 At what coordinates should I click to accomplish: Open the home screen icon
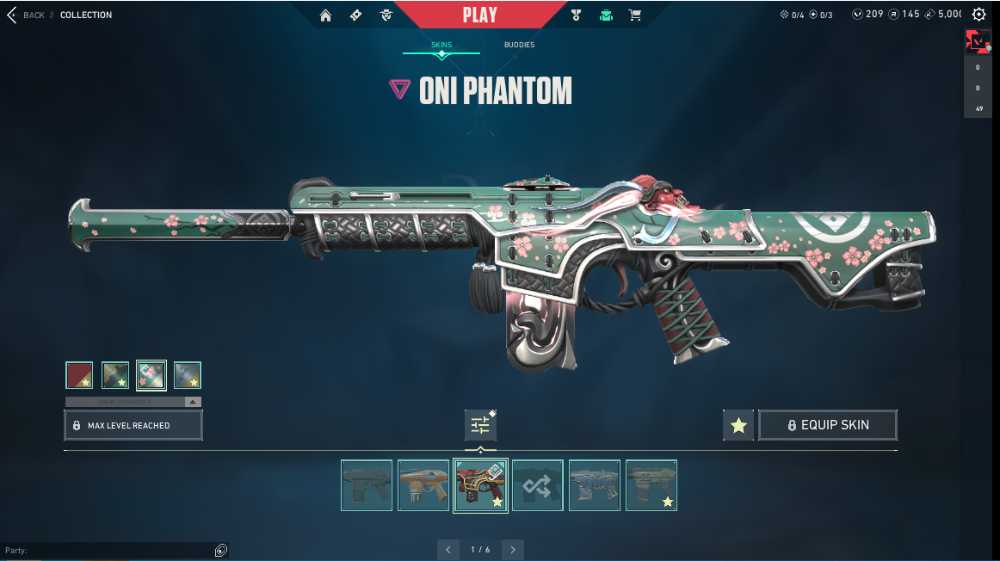click(325, 15)
